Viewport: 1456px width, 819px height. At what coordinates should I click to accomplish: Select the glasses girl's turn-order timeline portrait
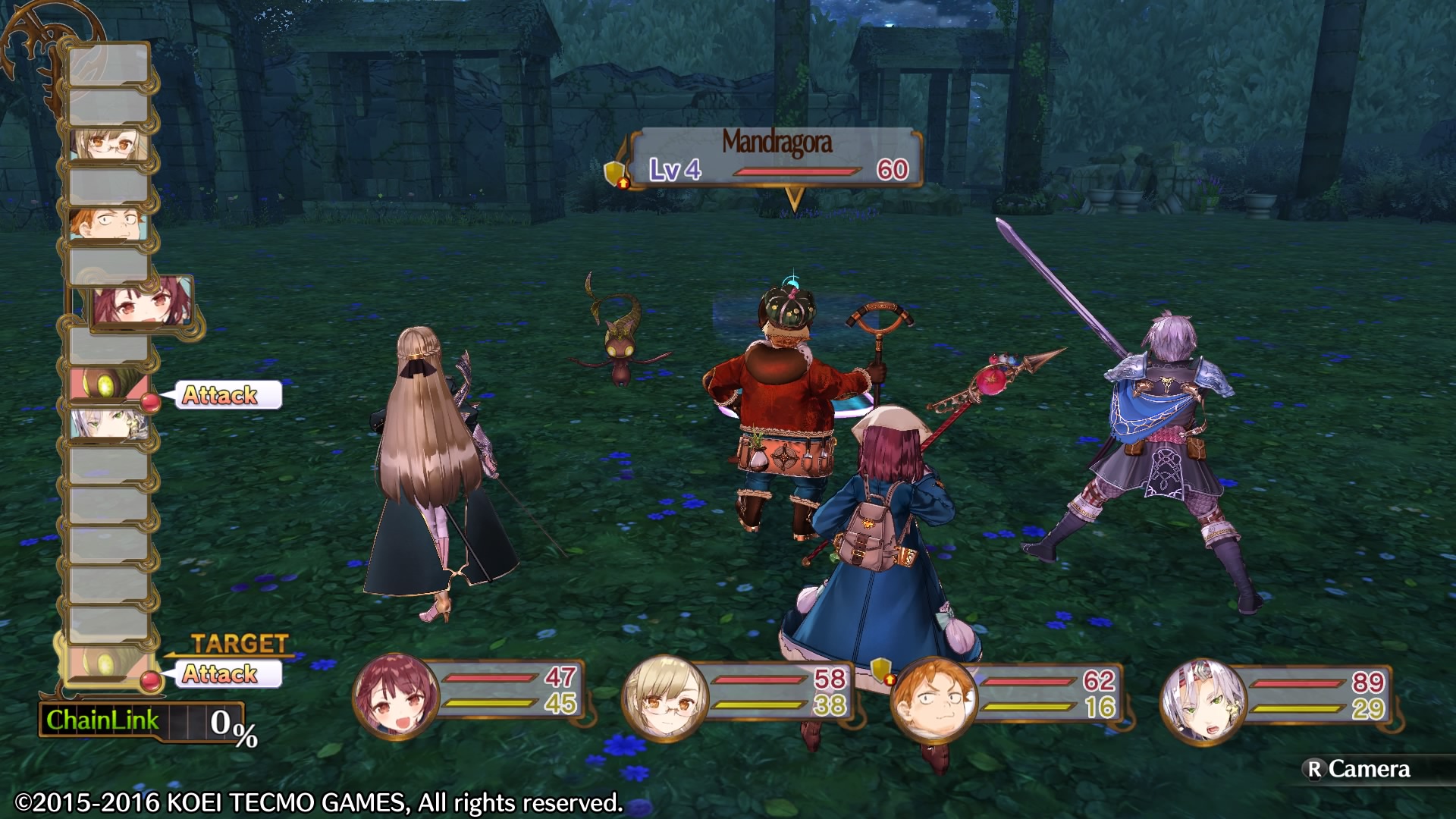(x=108, y=145)
